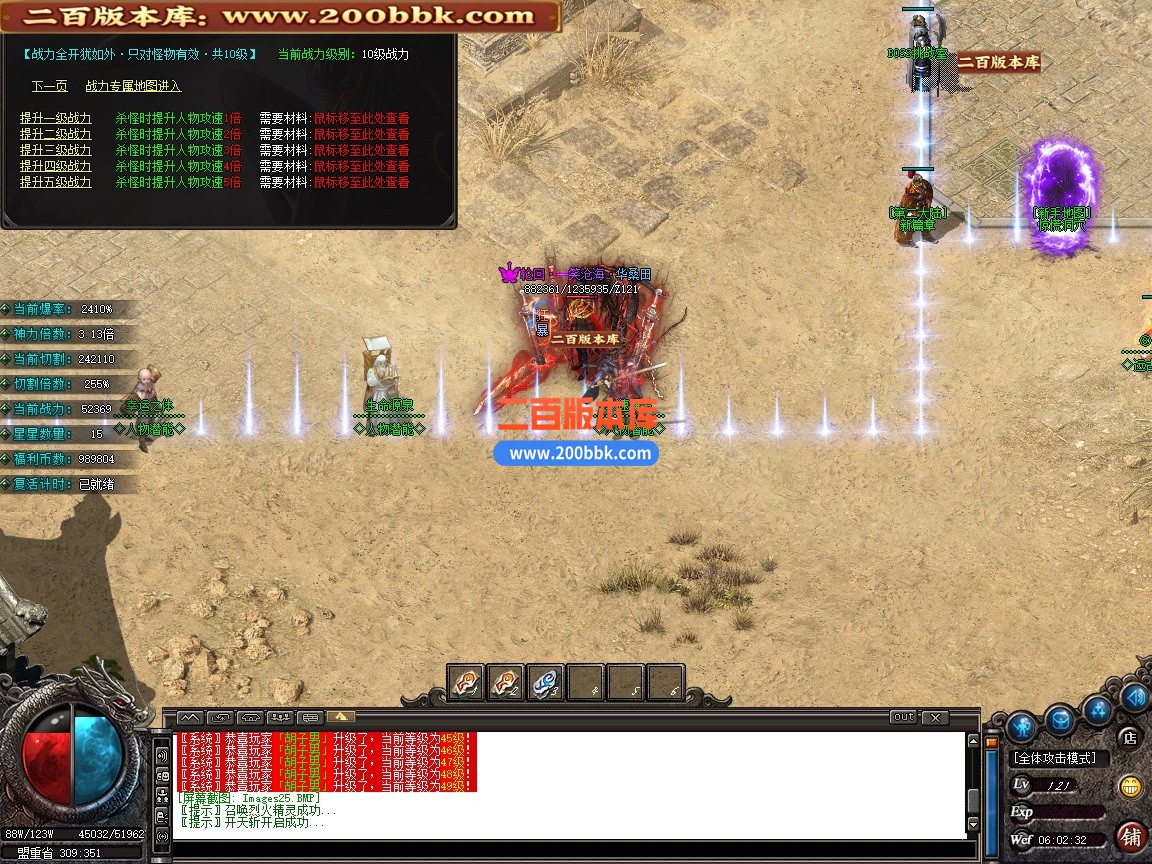Use the blue item in hotbar slot 3

click(545, 682)
